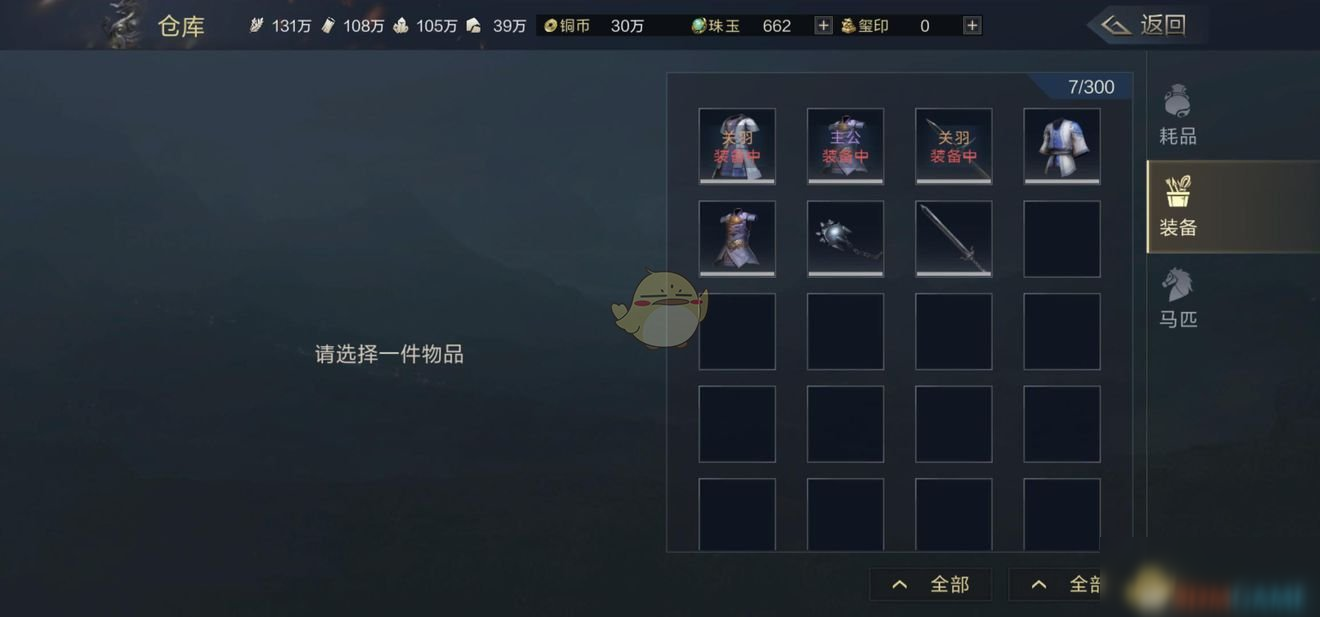
Task: Select the armor equipped by 关羽
Action: coord(737,146)
